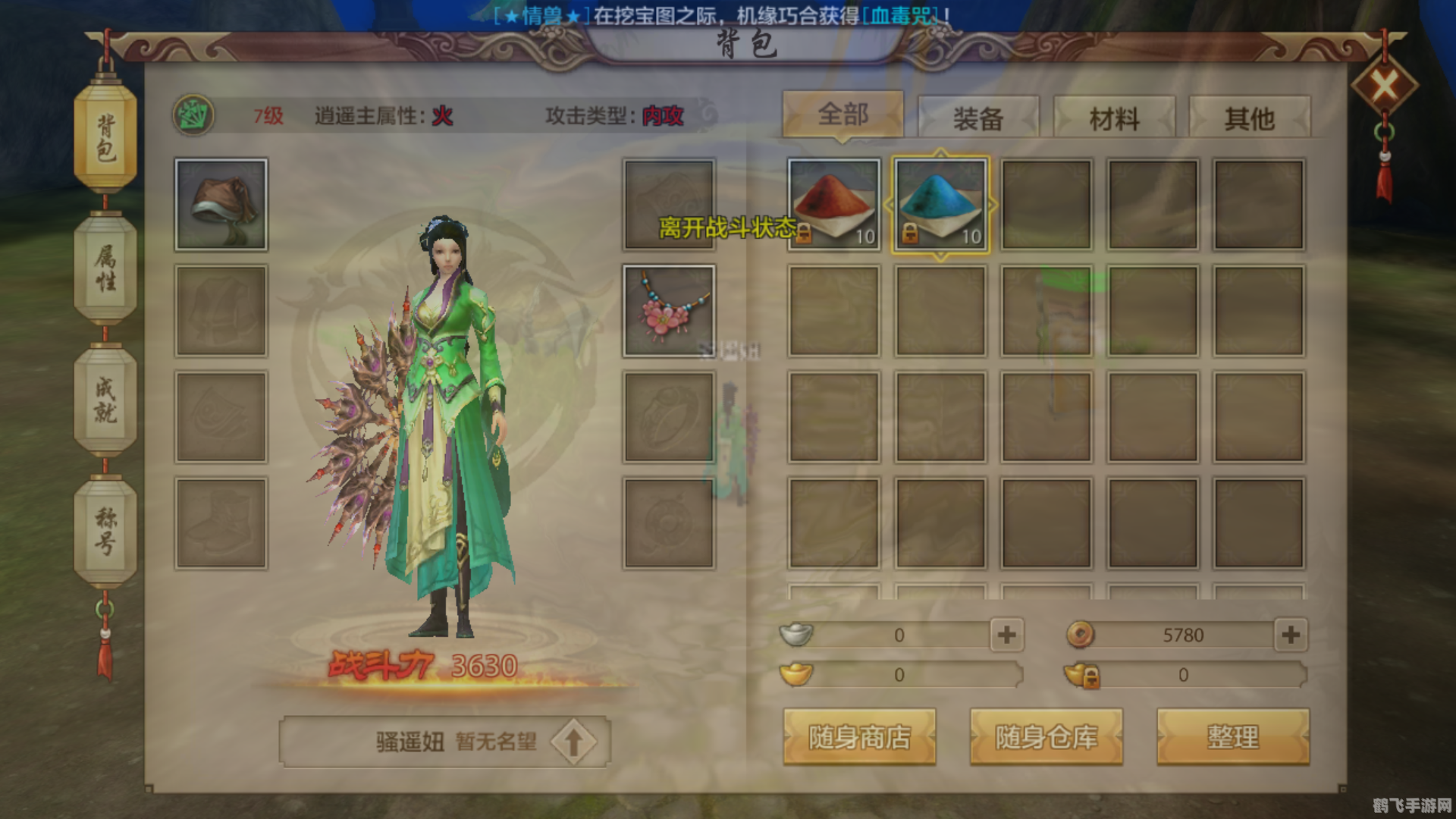Viewport: 1456px width, 819px height.
Task: Open the red powder item stack
Action: pyautogui.click(x=832, y=203)
